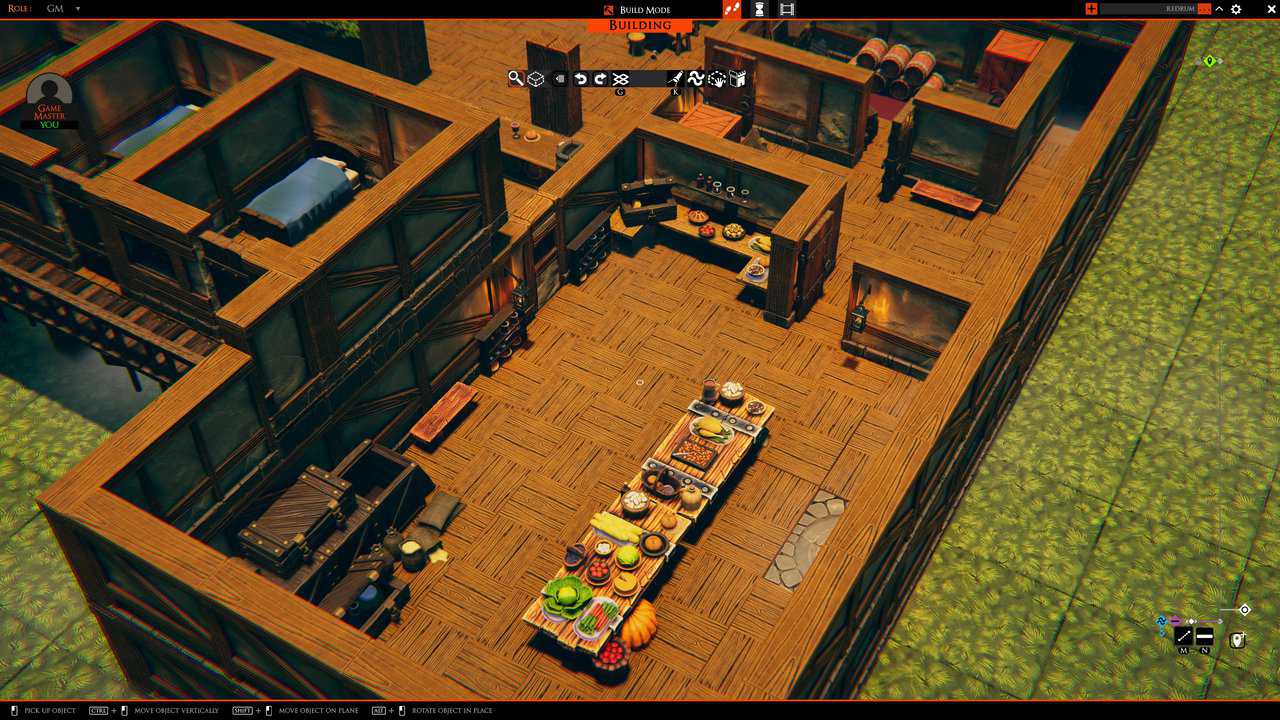The height and width of the screenshot is (720, 1280).
Task: Open the dice box icon at toolbar's right end
Action: click(x=738, y=78)
